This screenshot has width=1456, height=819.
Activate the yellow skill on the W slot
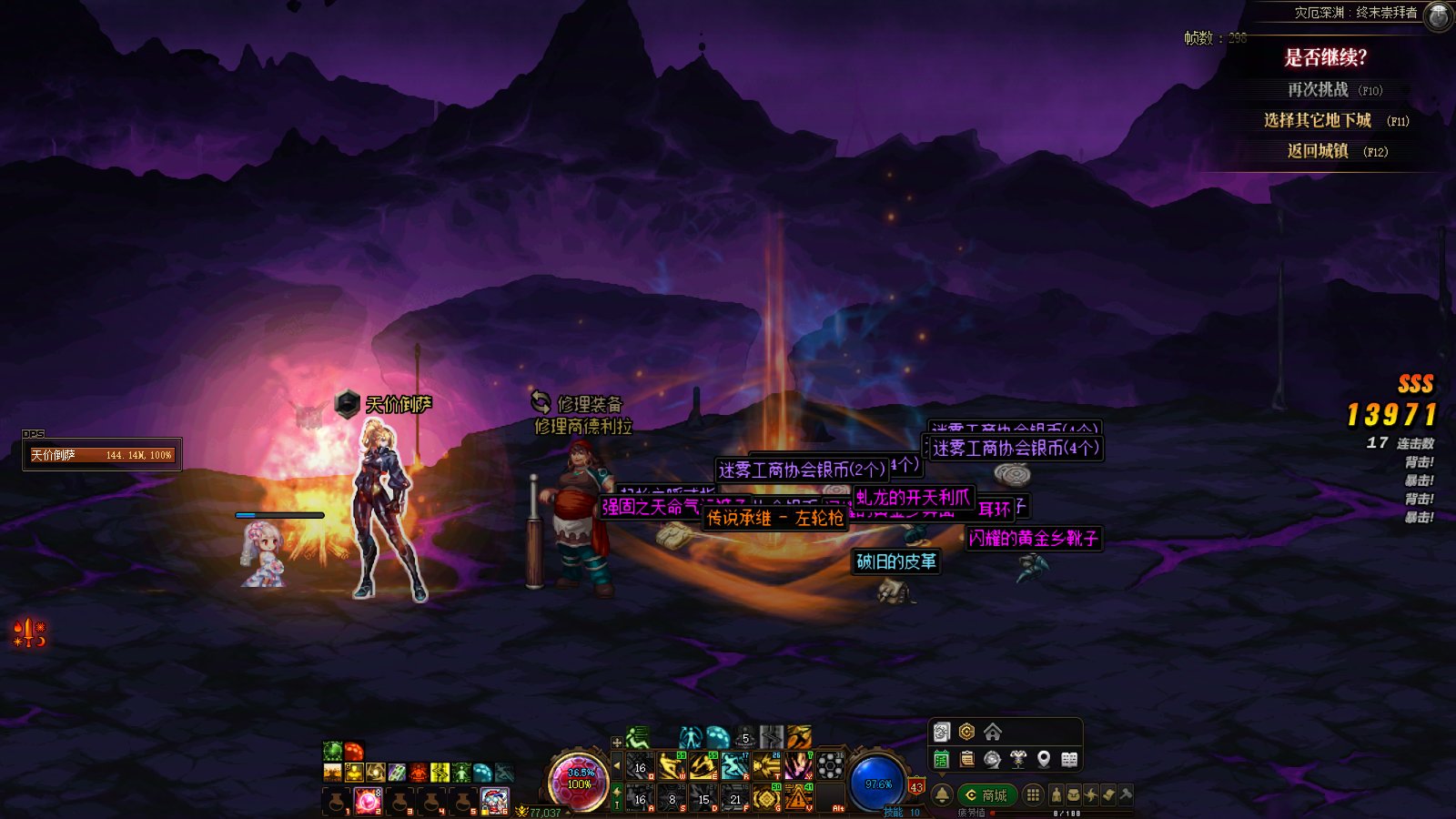click(x=672, y=766)
